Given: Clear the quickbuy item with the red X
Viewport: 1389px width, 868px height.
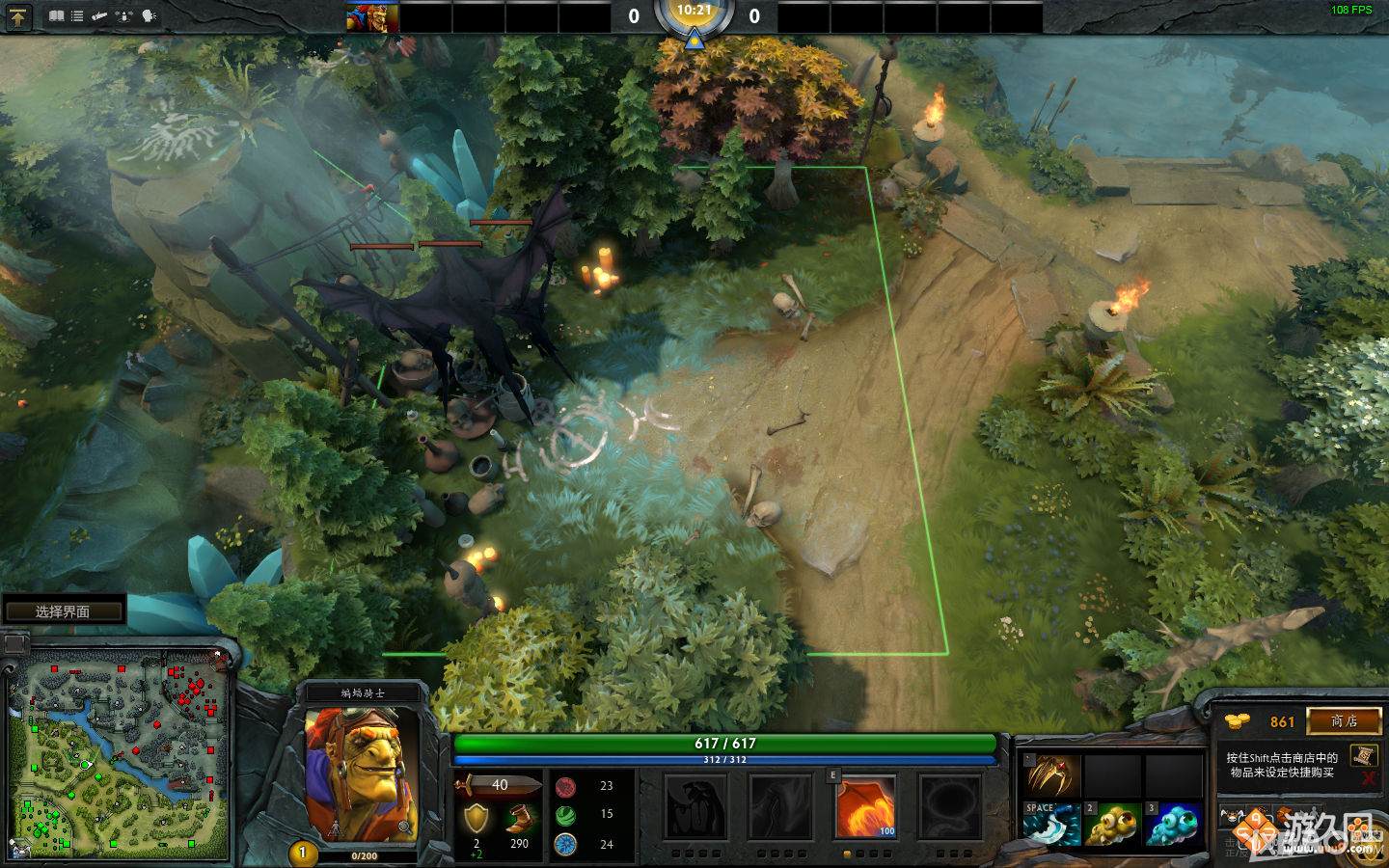Looking at the screenshot, I should click(1368, 777).
